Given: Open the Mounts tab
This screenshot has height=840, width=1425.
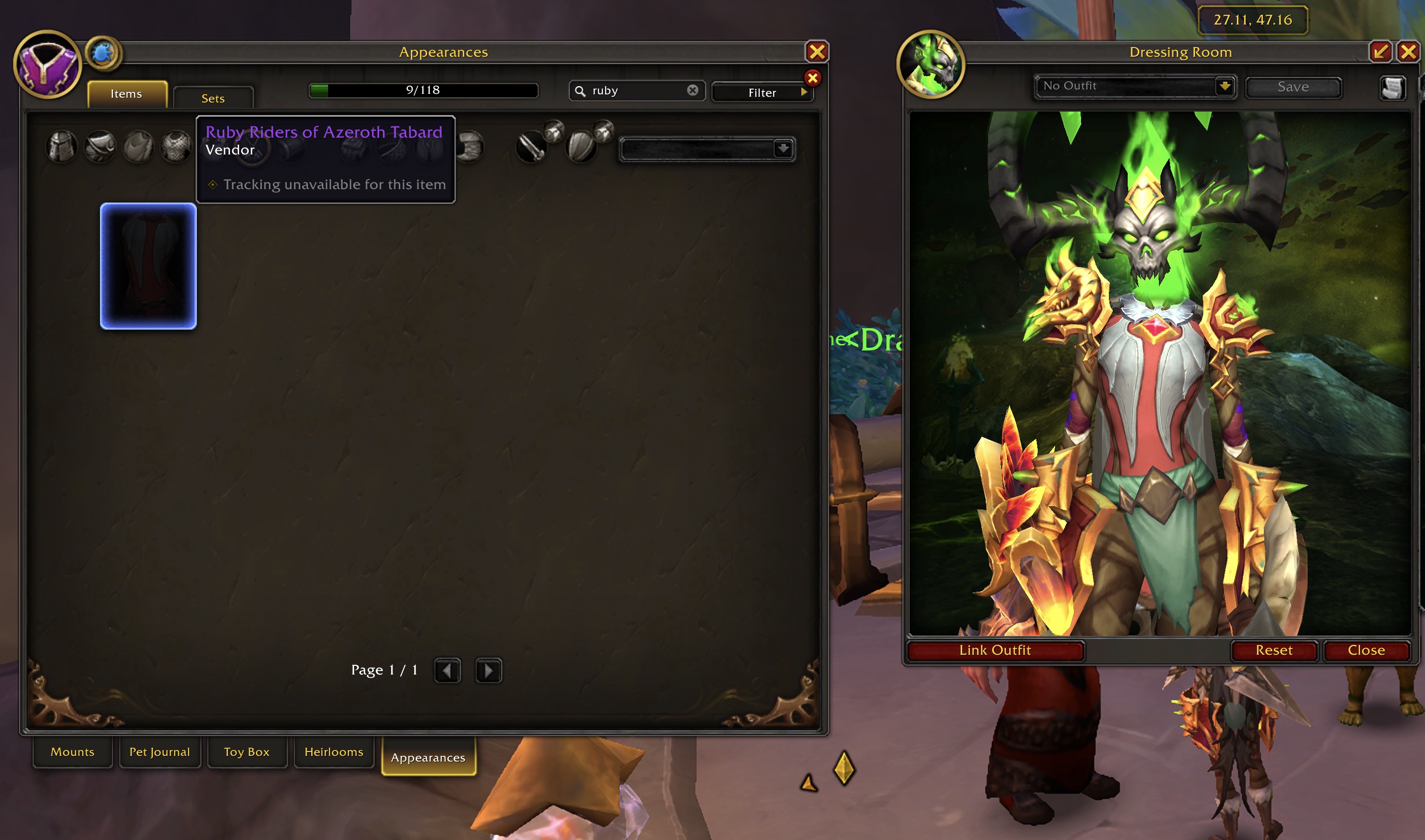Looking at the screenshot, I should (73, 751).
